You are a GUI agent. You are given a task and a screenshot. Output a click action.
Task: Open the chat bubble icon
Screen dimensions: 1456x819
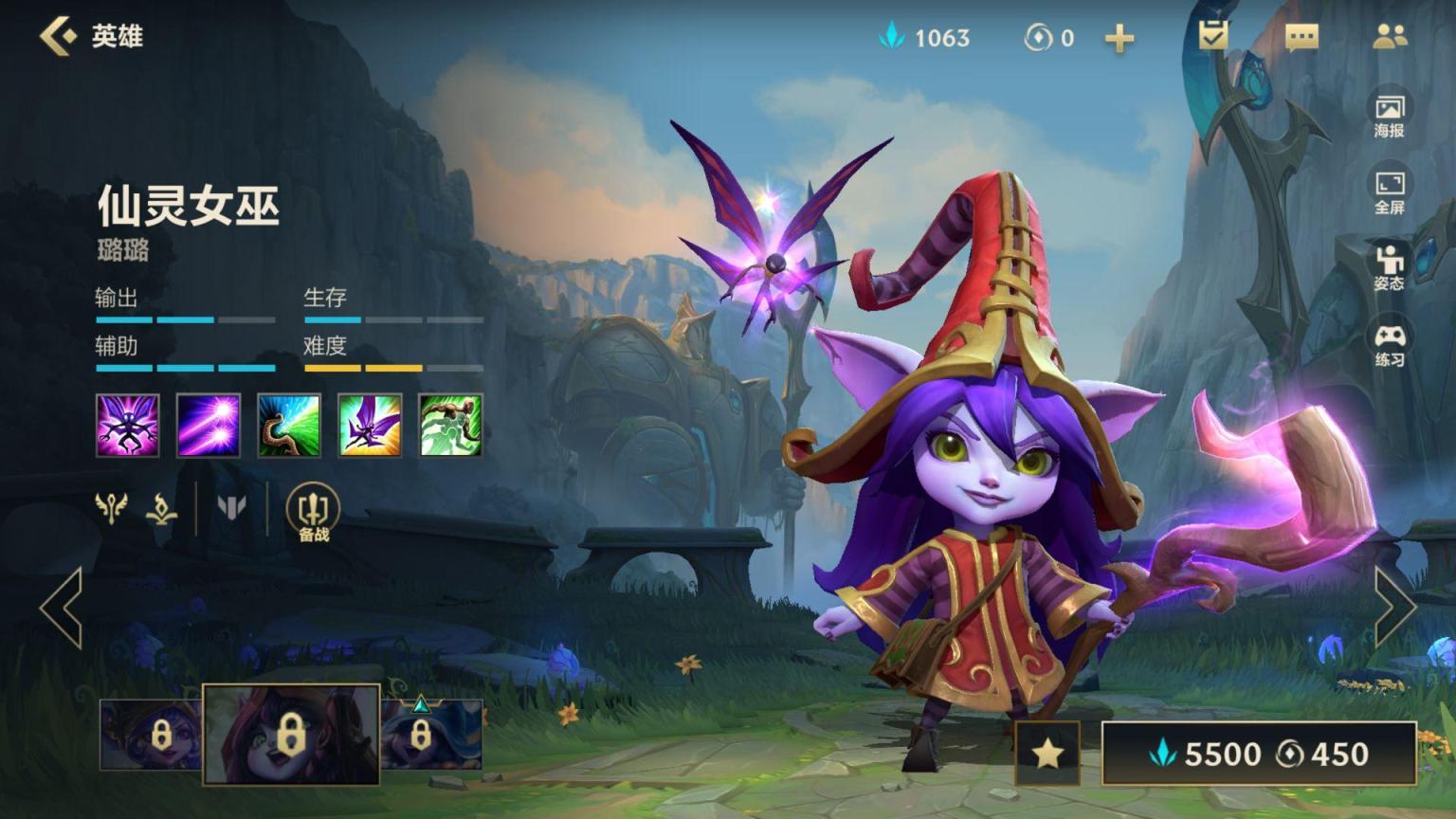1301,37
